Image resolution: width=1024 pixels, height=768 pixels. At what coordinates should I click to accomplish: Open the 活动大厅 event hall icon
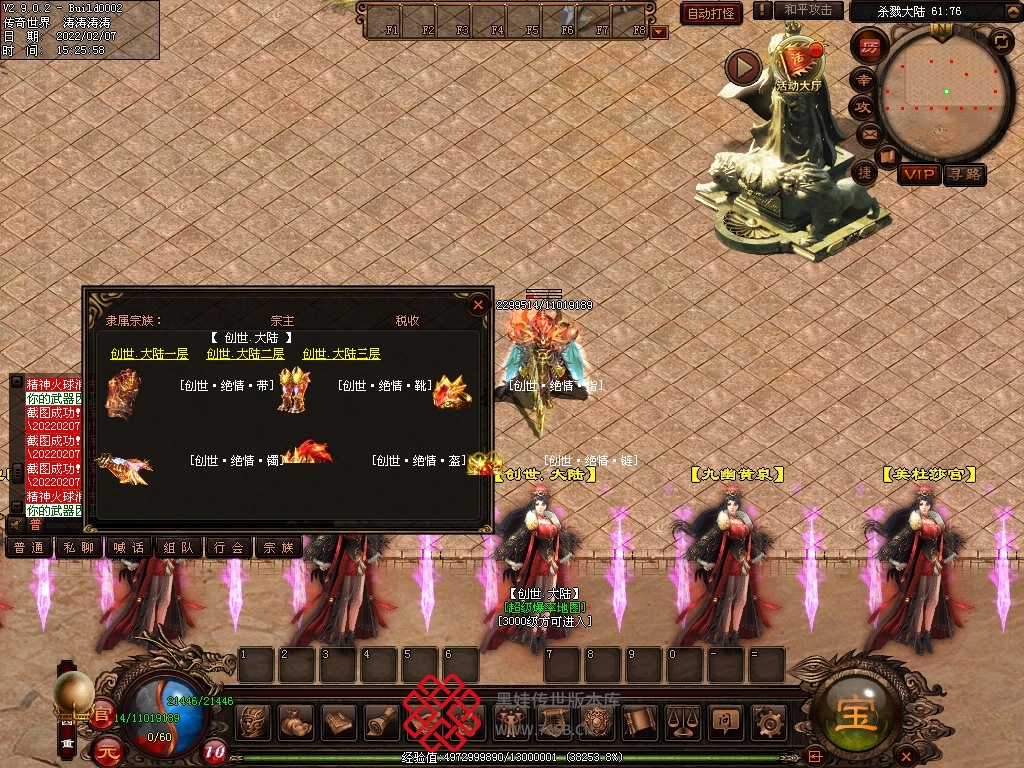coord(798,64)
